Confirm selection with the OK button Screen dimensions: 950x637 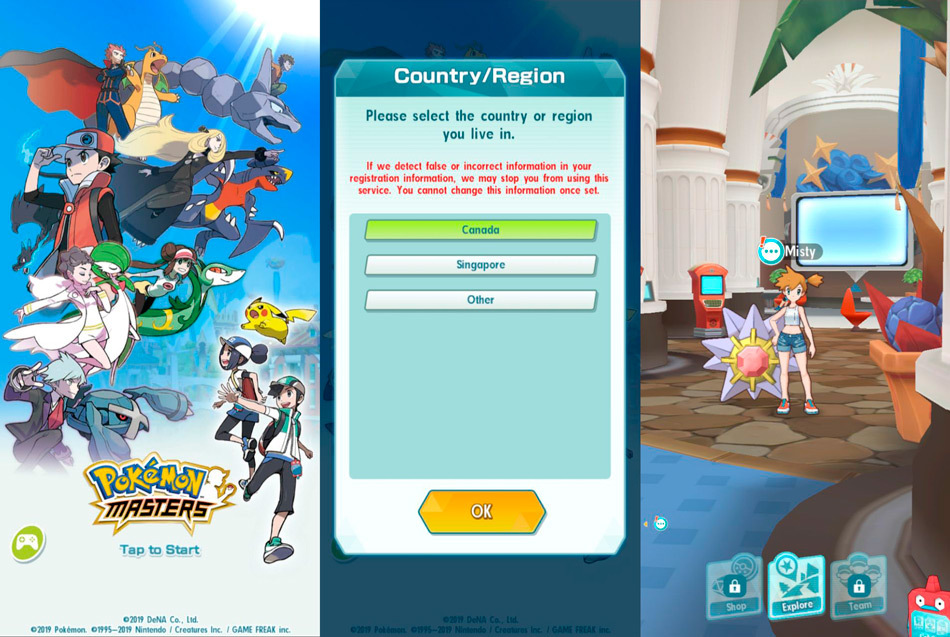pyautogui.click(x=481, y=511)
